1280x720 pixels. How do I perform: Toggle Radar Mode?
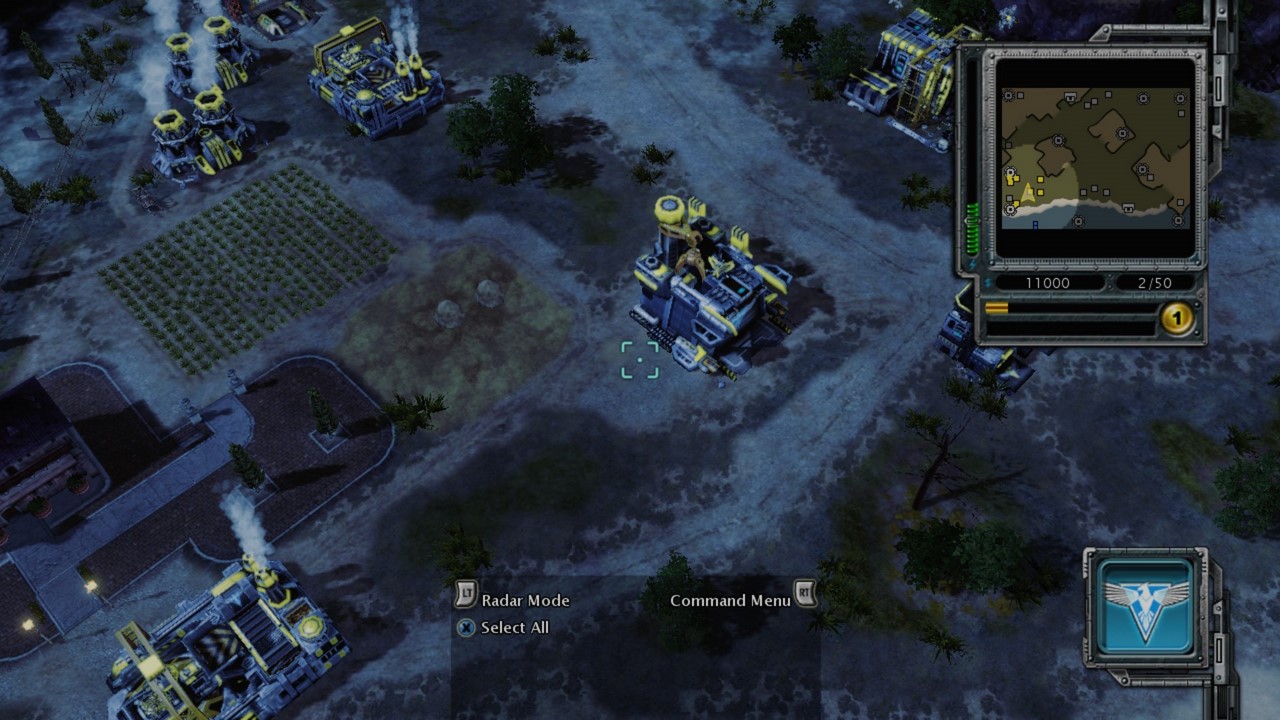(528, 601)
